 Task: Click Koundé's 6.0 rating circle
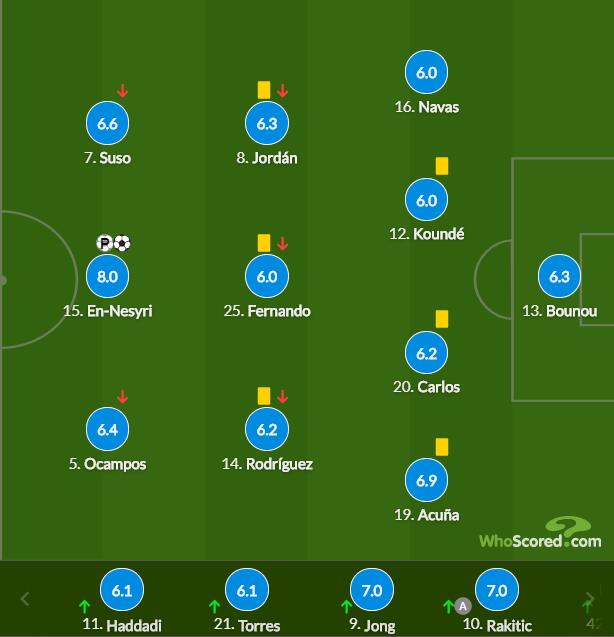click(x=426, y=200)
